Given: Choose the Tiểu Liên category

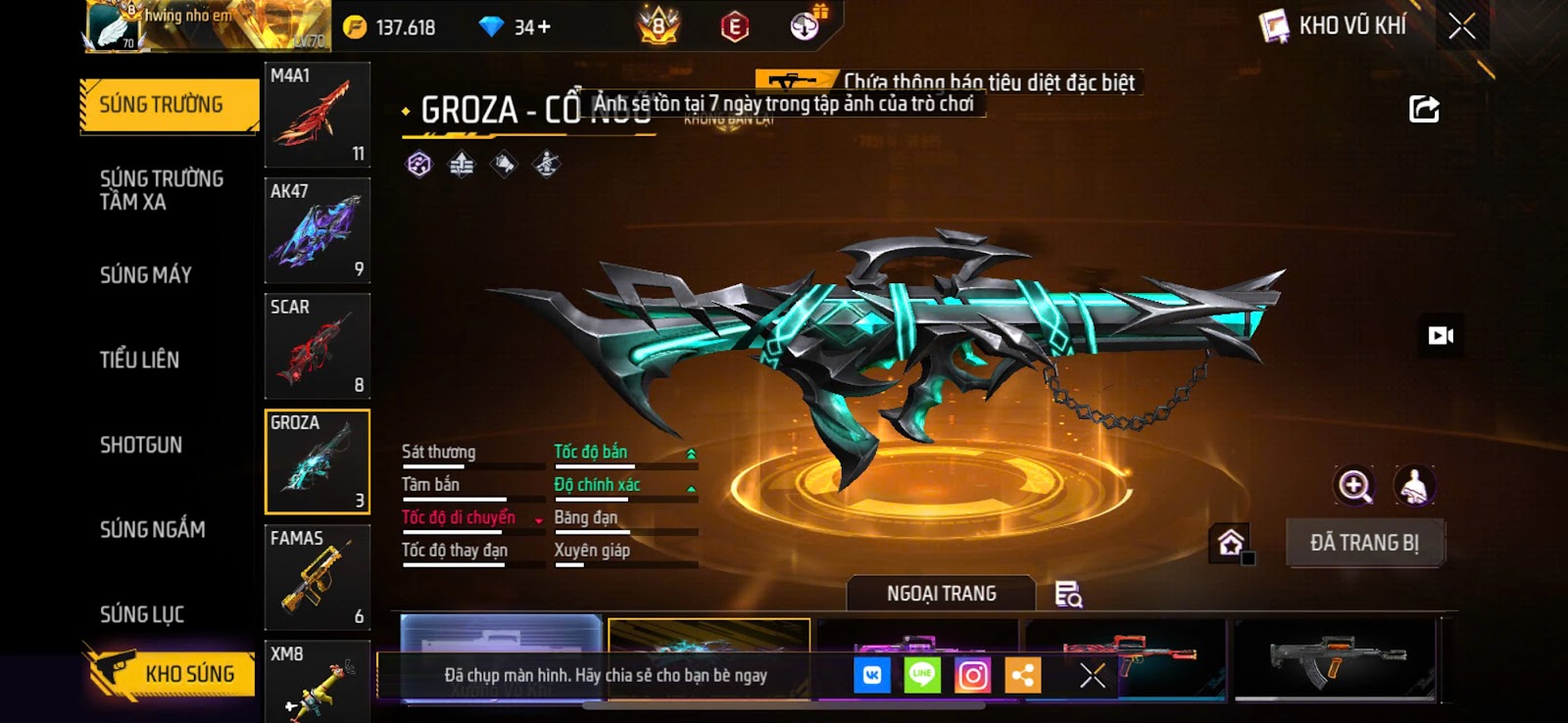Looking at the screenshot, I should pyautogui.click(x=139, y=360).
